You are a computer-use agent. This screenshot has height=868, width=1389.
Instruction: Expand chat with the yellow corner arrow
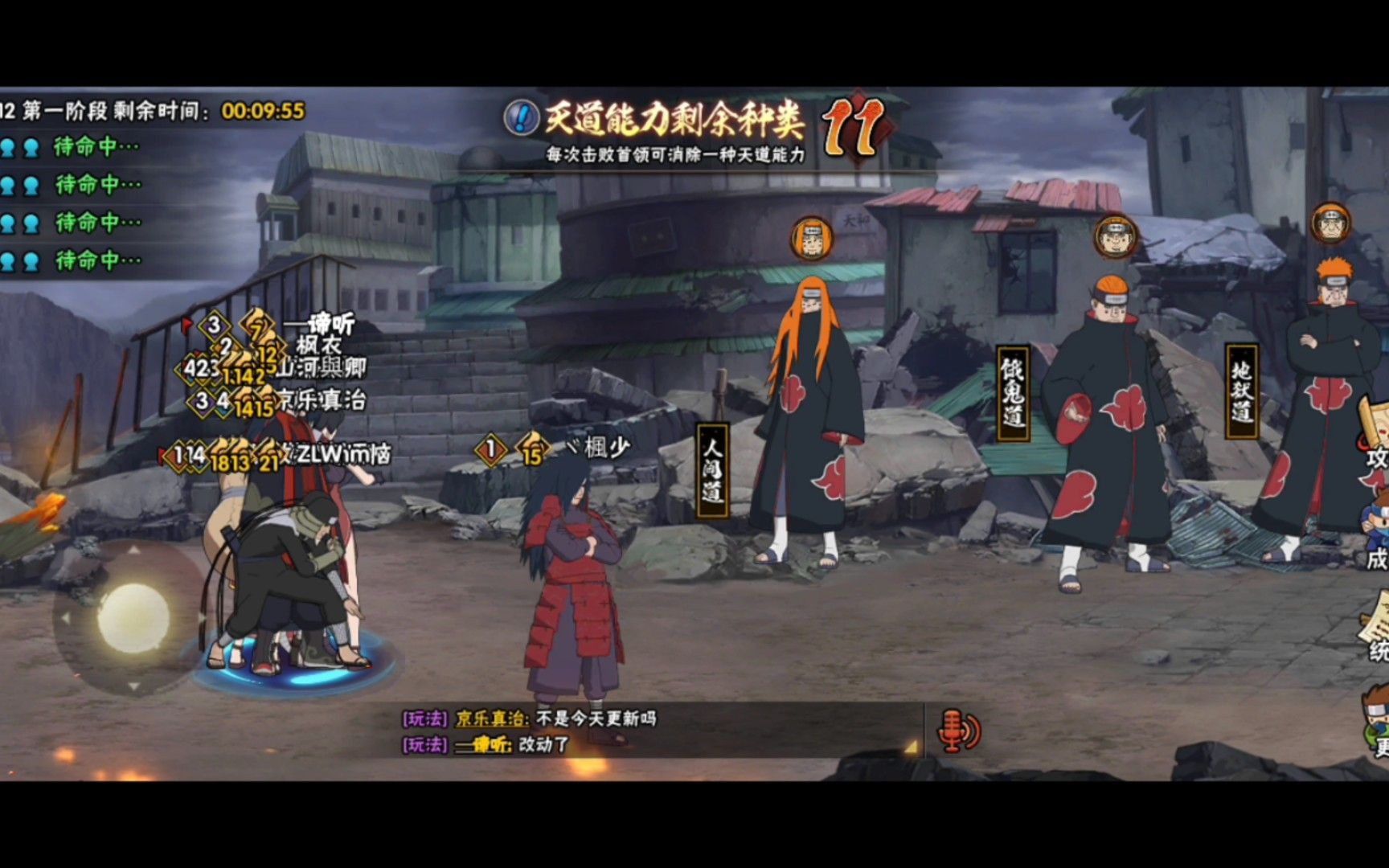pos(911,747)
